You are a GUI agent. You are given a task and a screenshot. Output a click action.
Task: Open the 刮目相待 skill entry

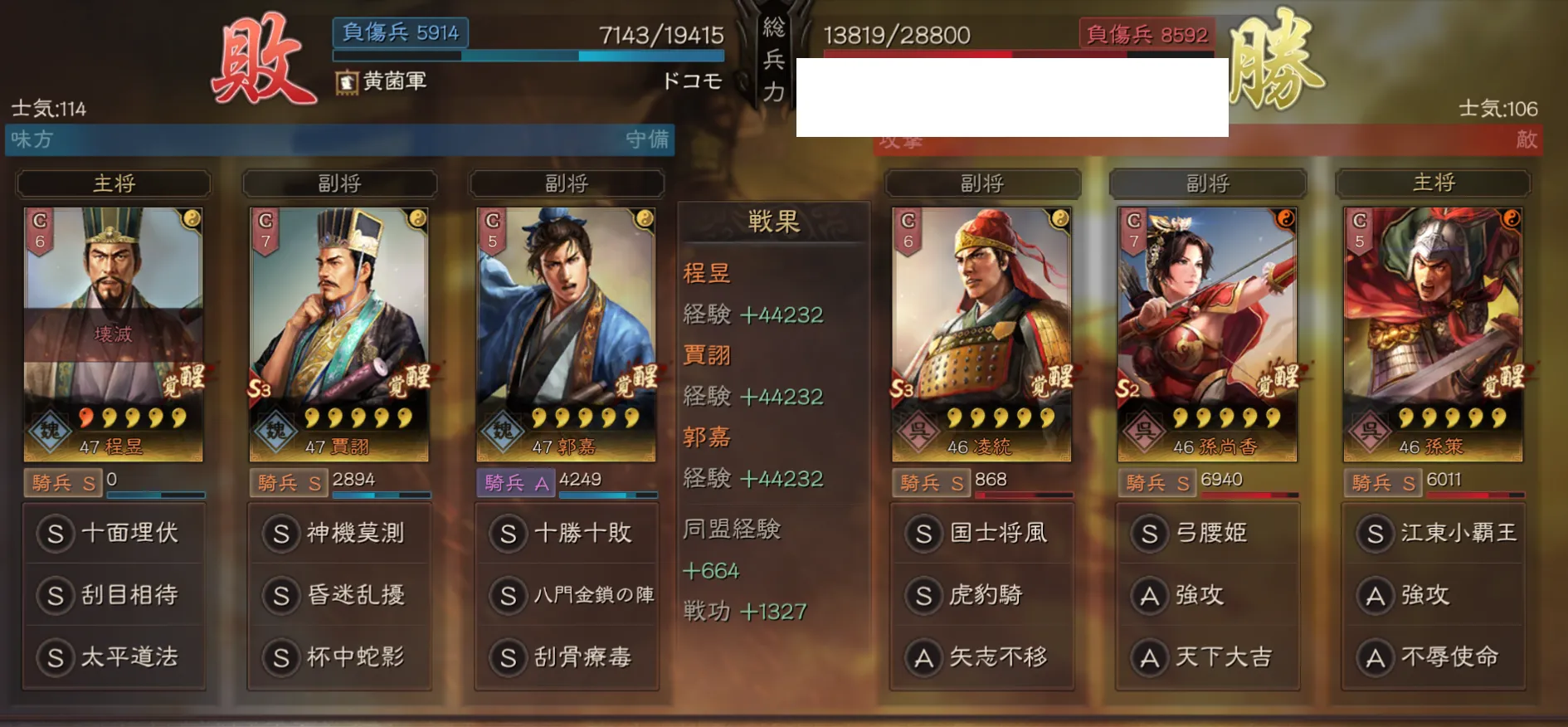tap(114, 595)
